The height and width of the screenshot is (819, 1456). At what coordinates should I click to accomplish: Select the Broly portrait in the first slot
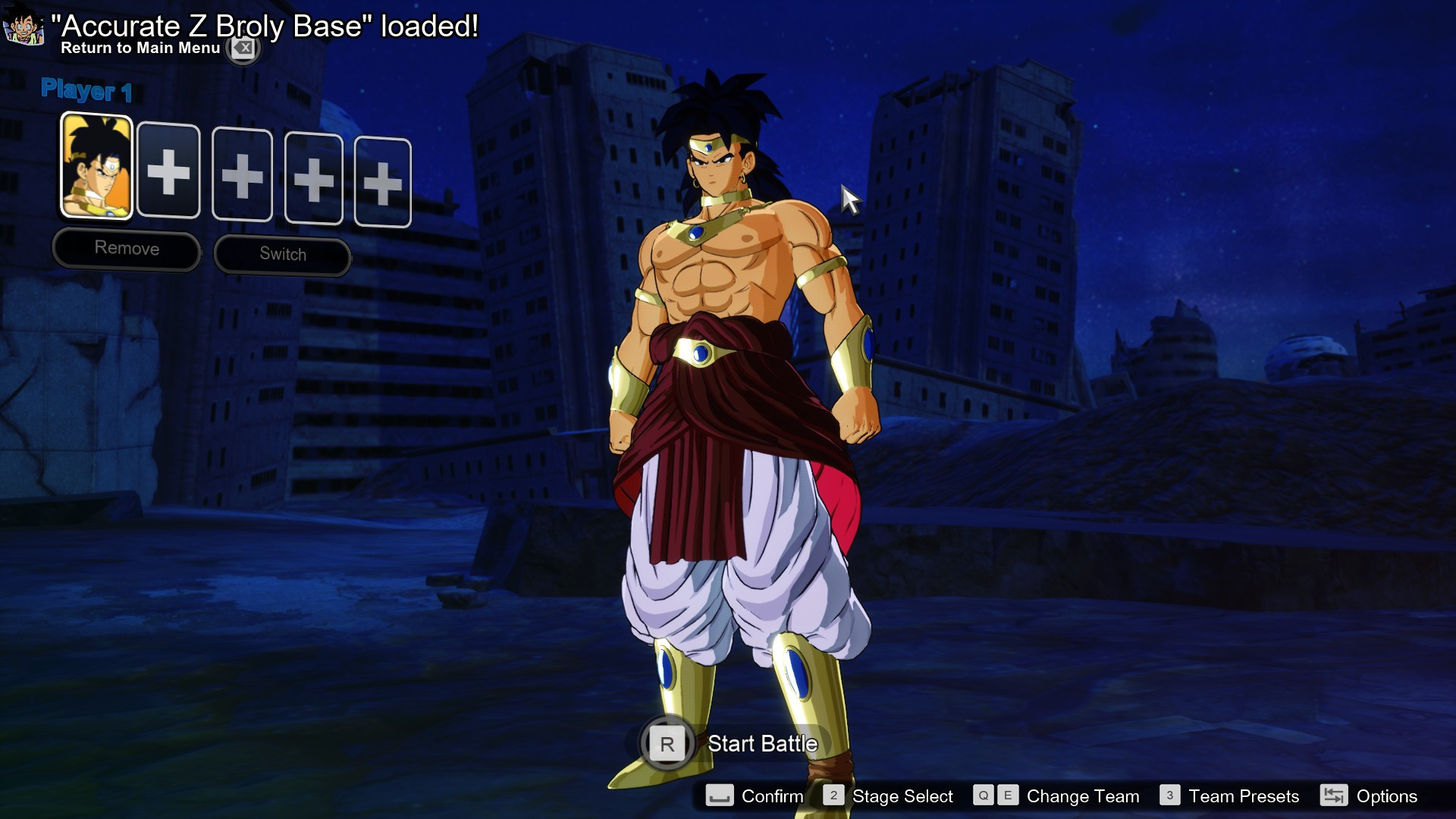point(96,167)
